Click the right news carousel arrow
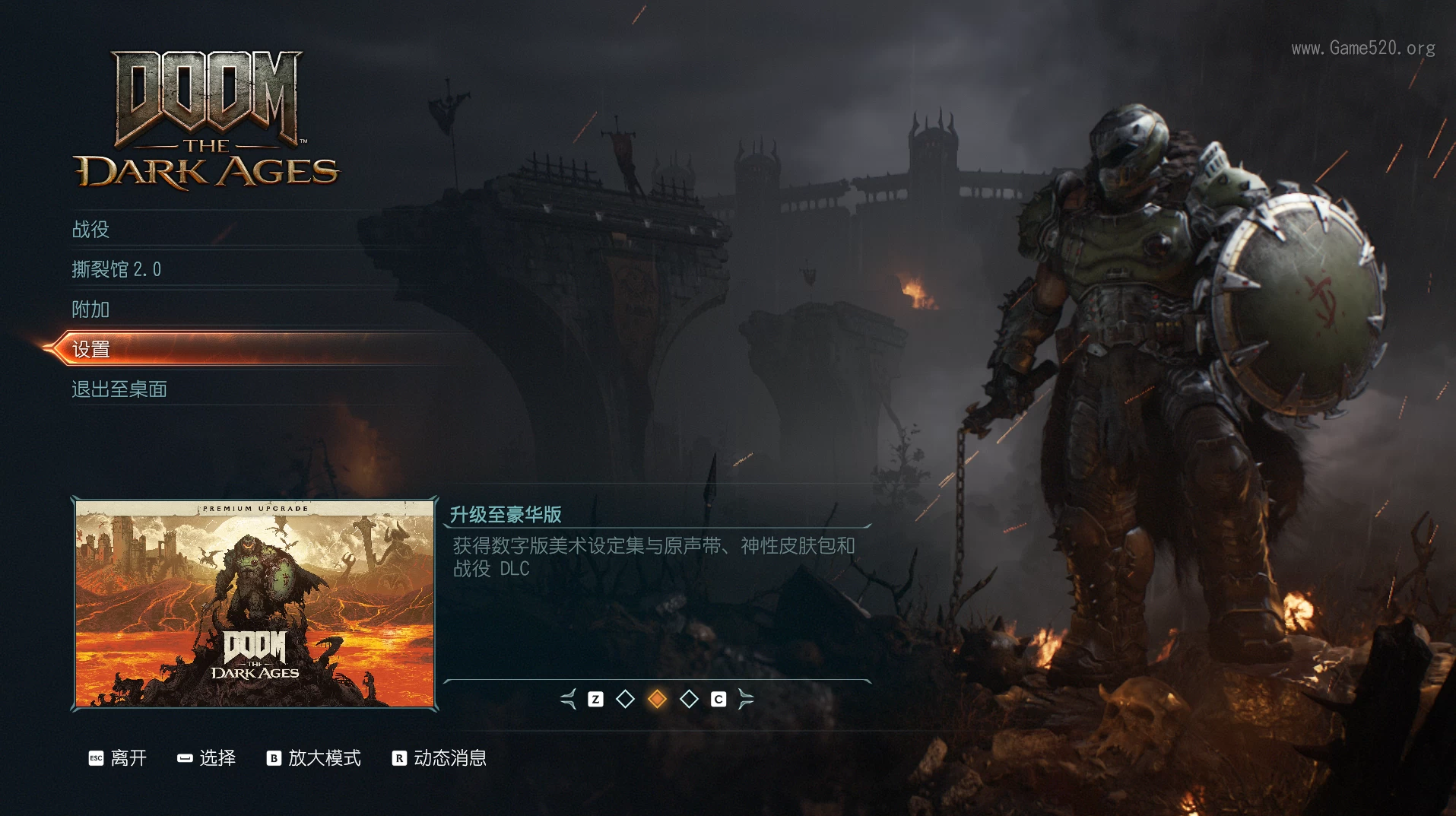1456x816 pixels. pyautogui.click(x=748, y=699)
